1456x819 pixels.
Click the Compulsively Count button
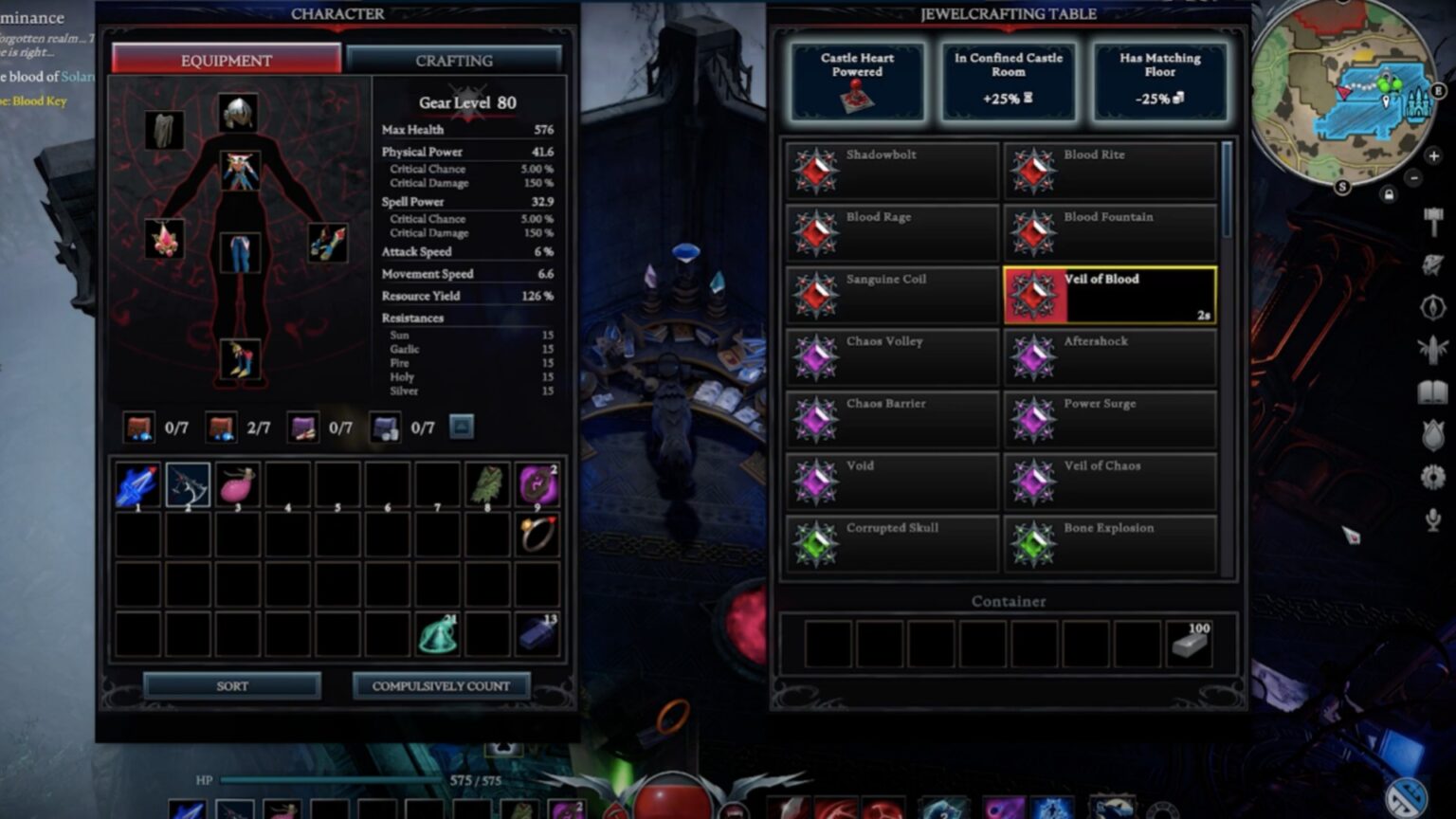442,685
